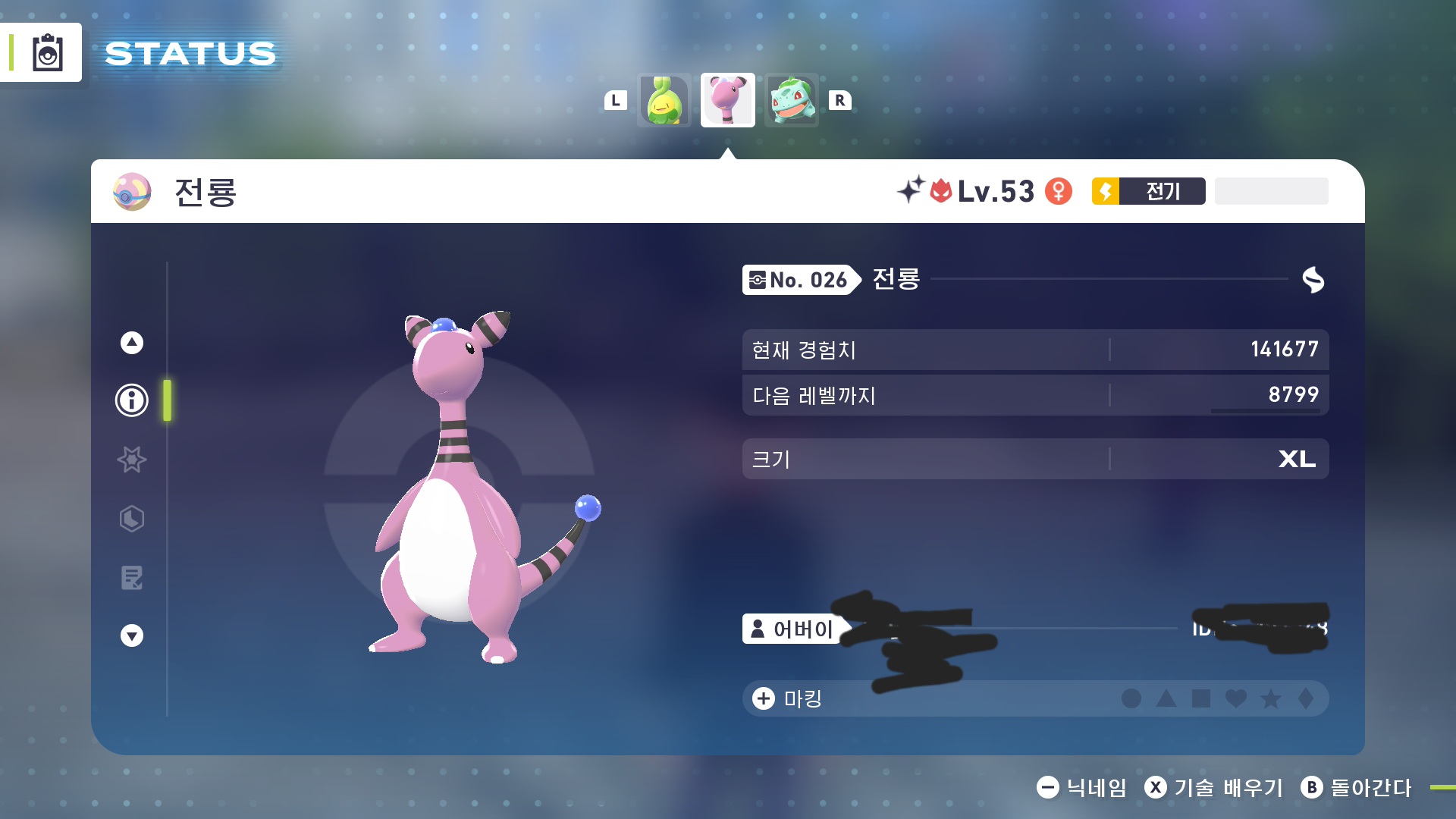
Task: Switch to the Bulbasaur party thumbnail
Action: pos(792,100)
